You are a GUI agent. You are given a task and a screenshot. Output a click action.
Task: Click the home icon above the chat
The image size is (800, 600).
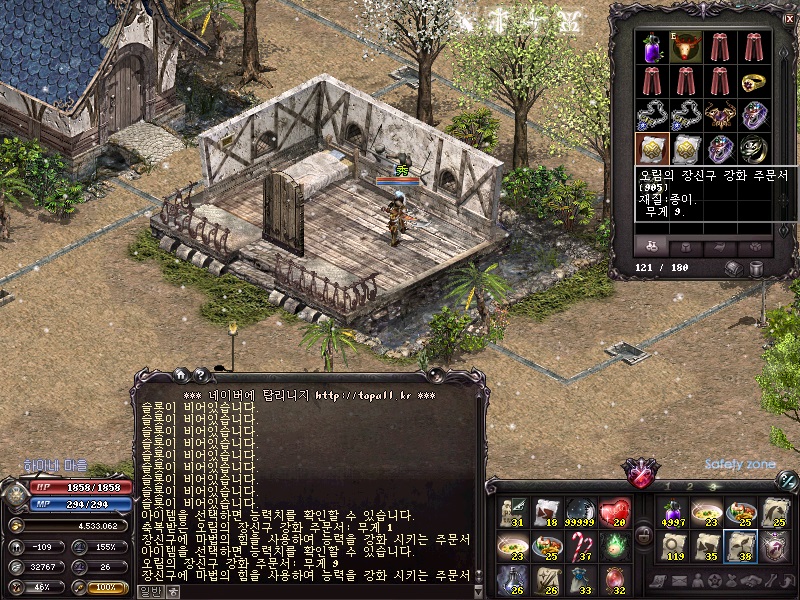pyautogui.click(x=182, y=375)
